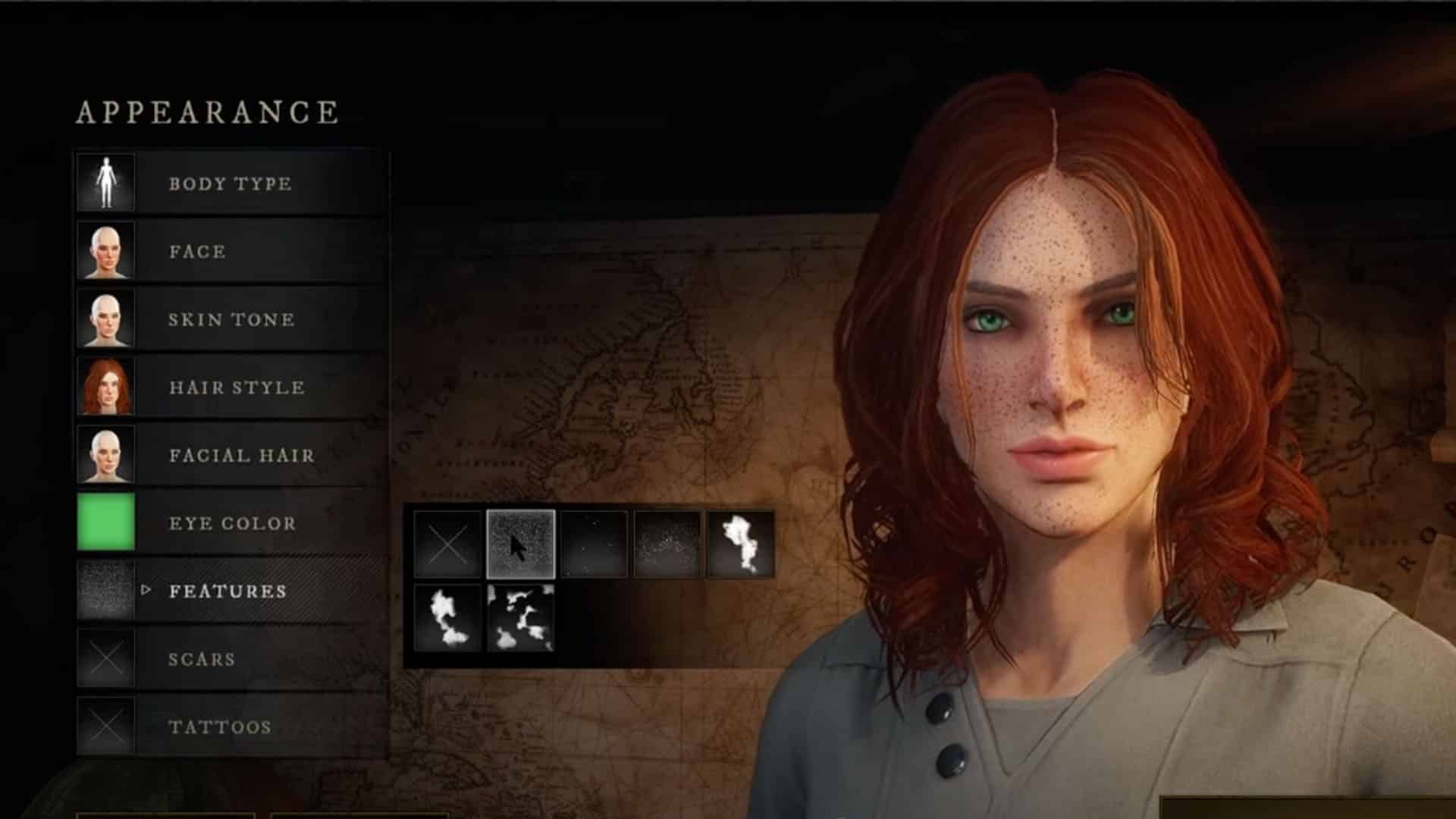Click the speckled Features icon in the sidebar

coord(106,591)
